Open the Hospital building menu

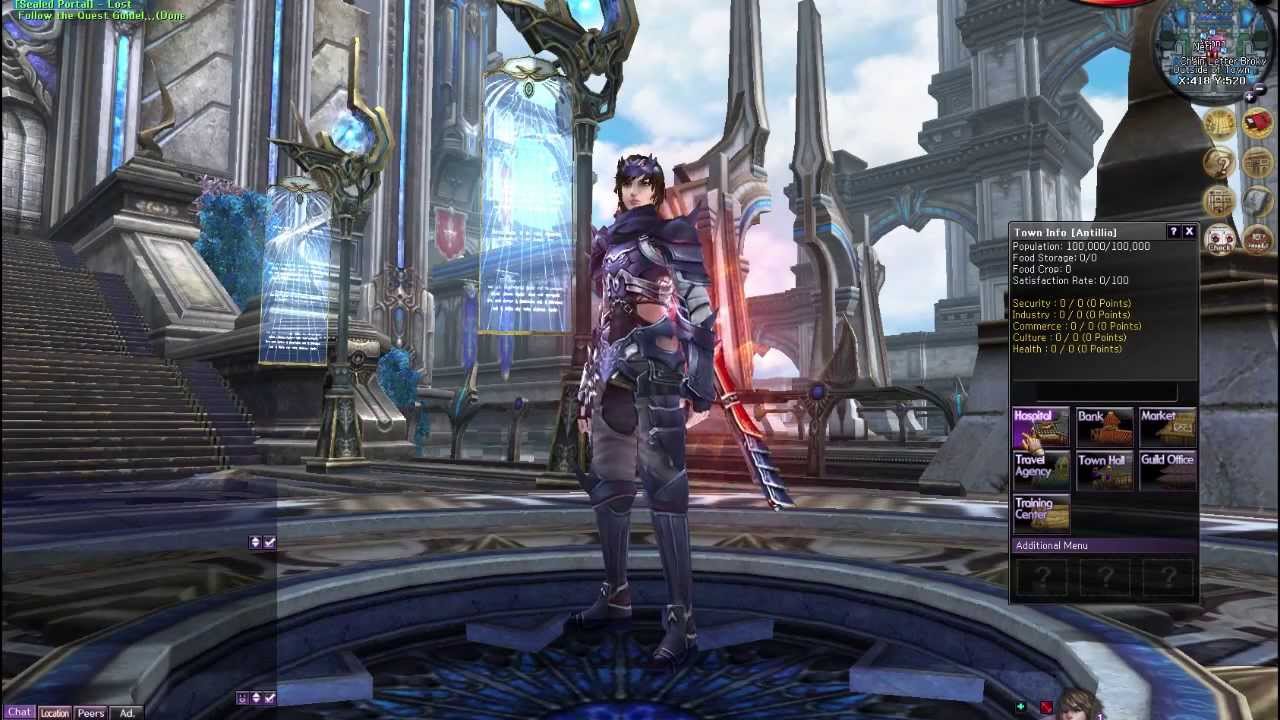pos(1041,427)
